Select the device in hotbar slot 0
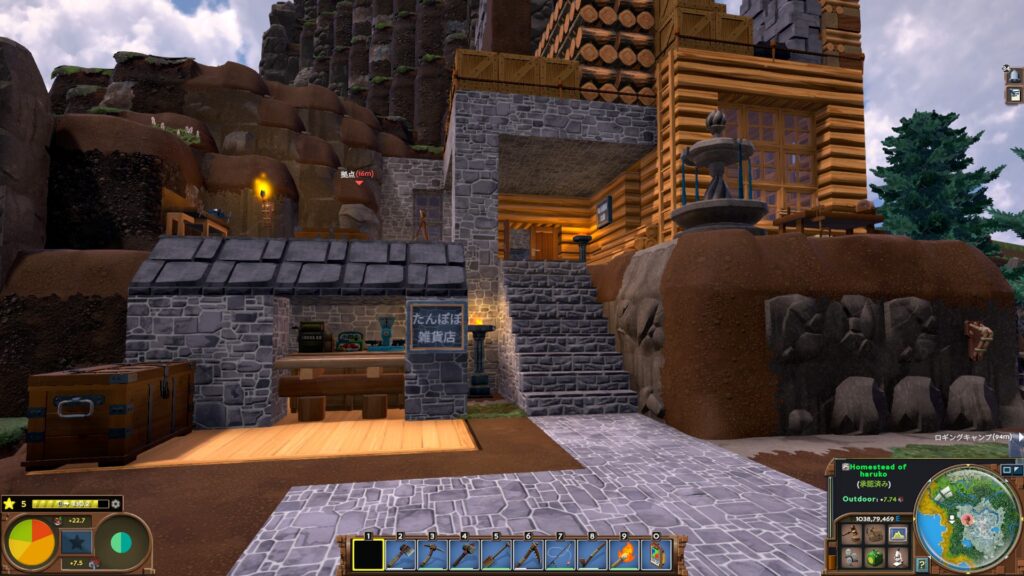Viewport: 1024px width, 576px height. [x=656, y=553]
